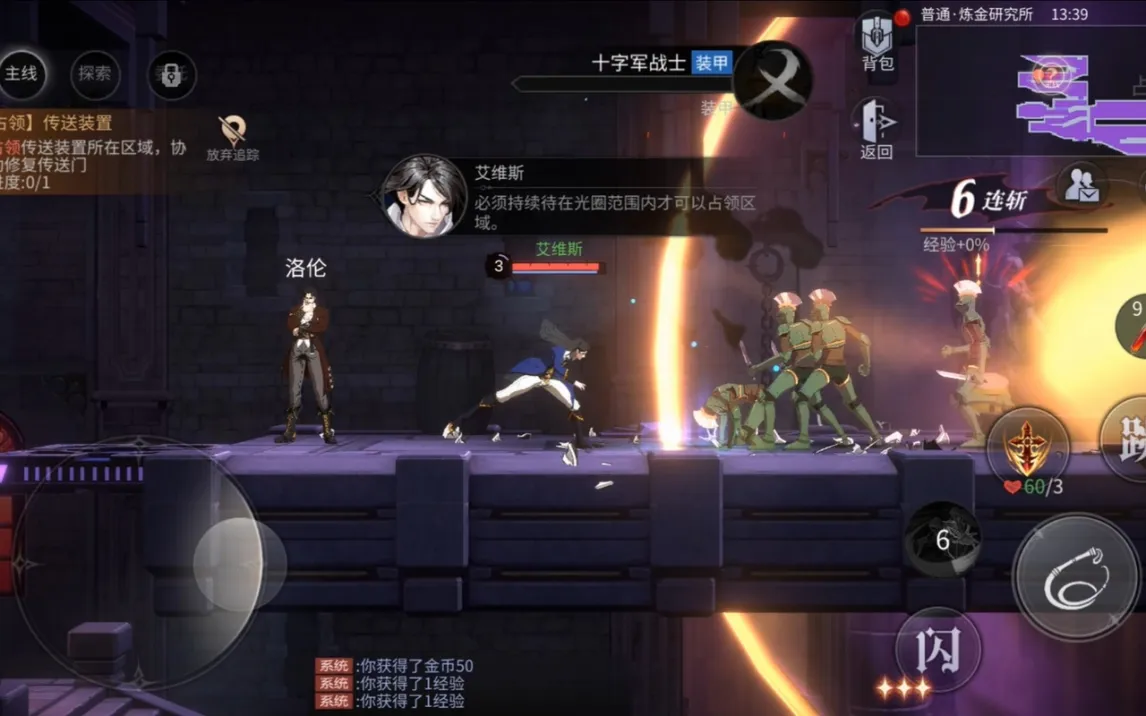This screenshot has height=716, width=1146.
Task: Open the system chat log messages
Action: [x=395, y=683]
